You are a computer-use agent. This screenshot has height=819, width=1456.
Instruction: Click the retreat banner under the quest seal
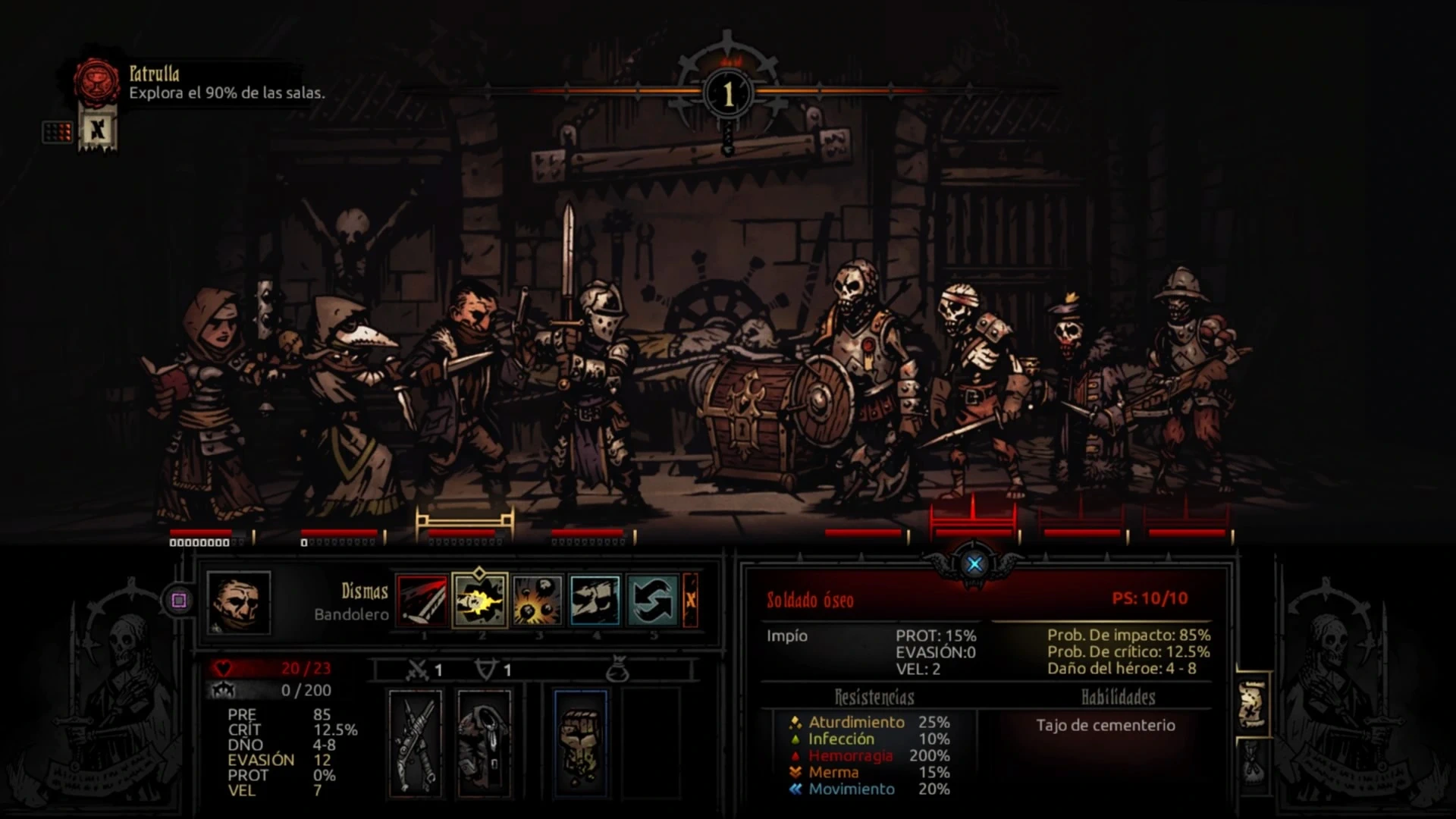click(98, 131)
